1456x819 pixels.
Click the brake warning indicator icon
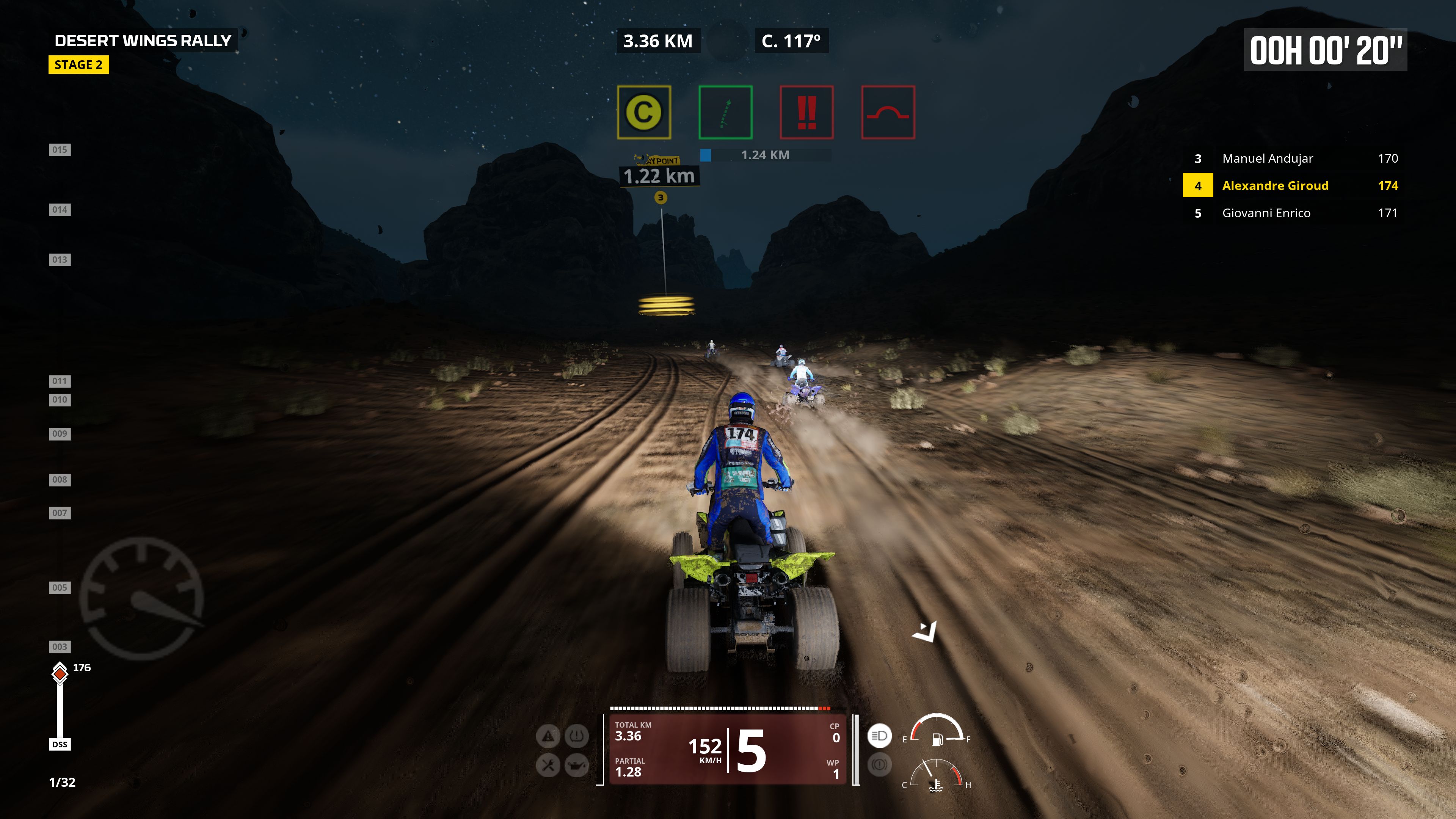tap(879, 765)
